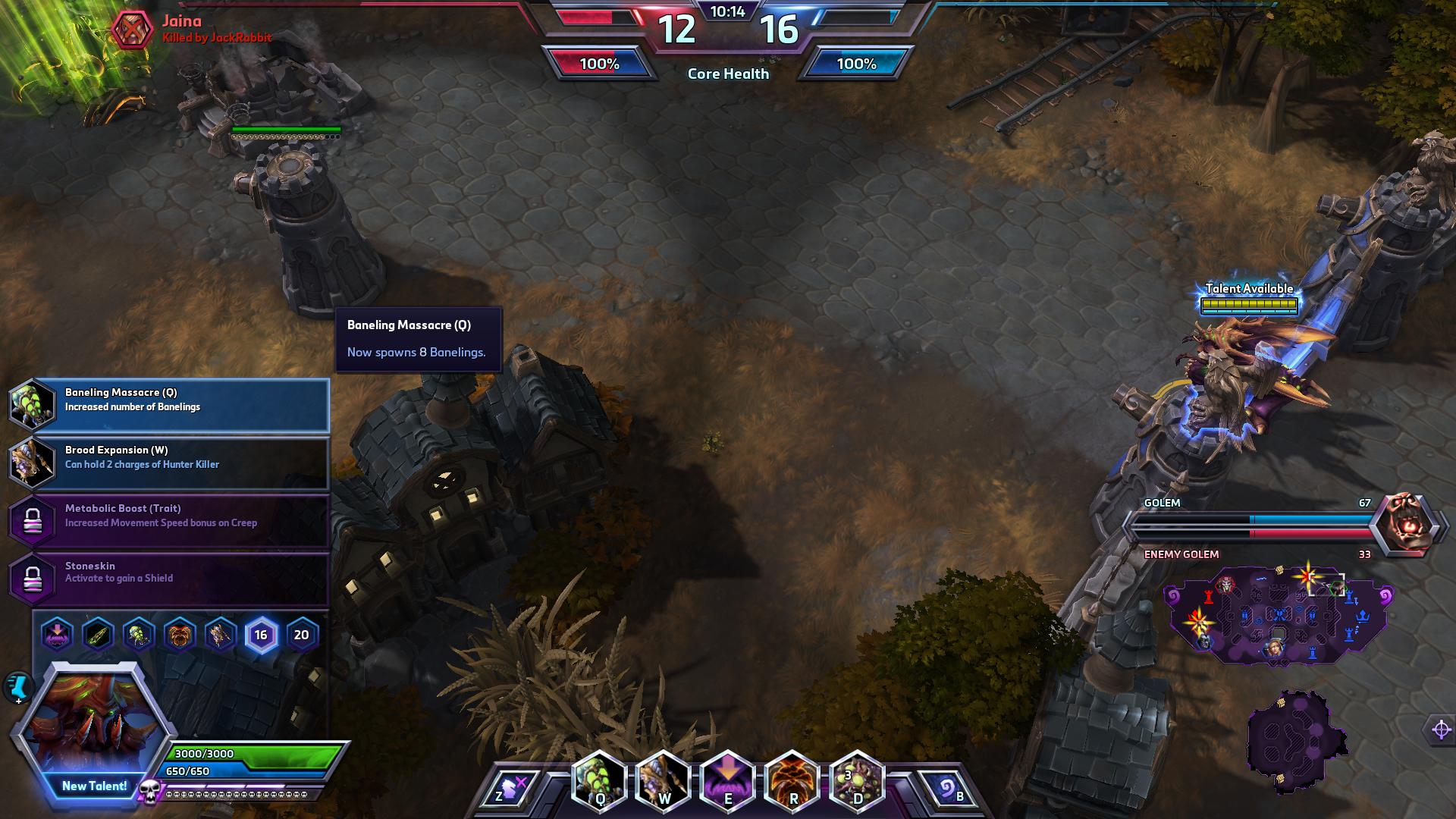Use the Infested Drop E ability
The height and width of the screenshot is (819, 1456).
728,781
